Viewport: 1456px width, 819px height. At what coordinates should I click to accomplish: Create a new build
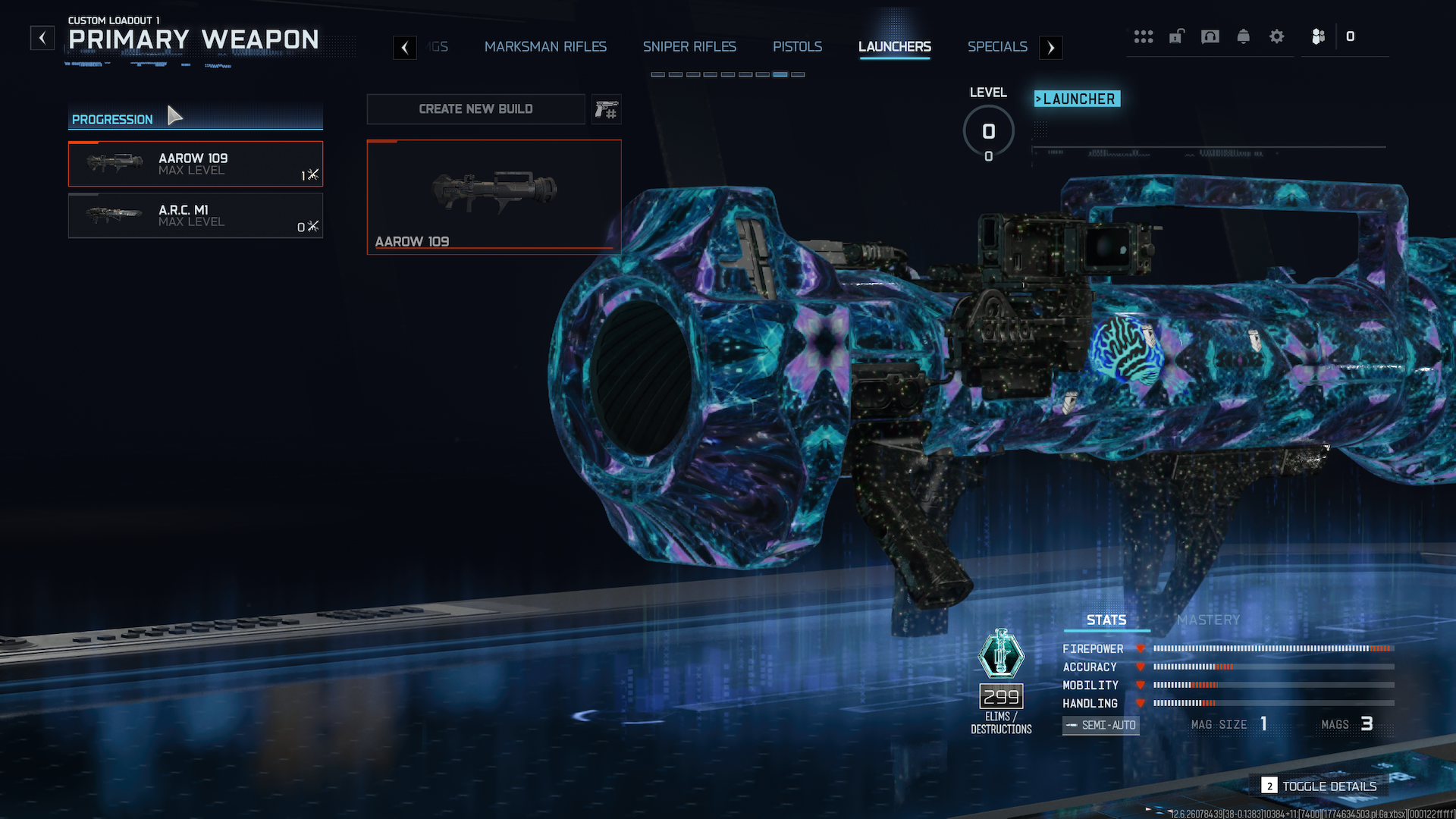[475, 109]
